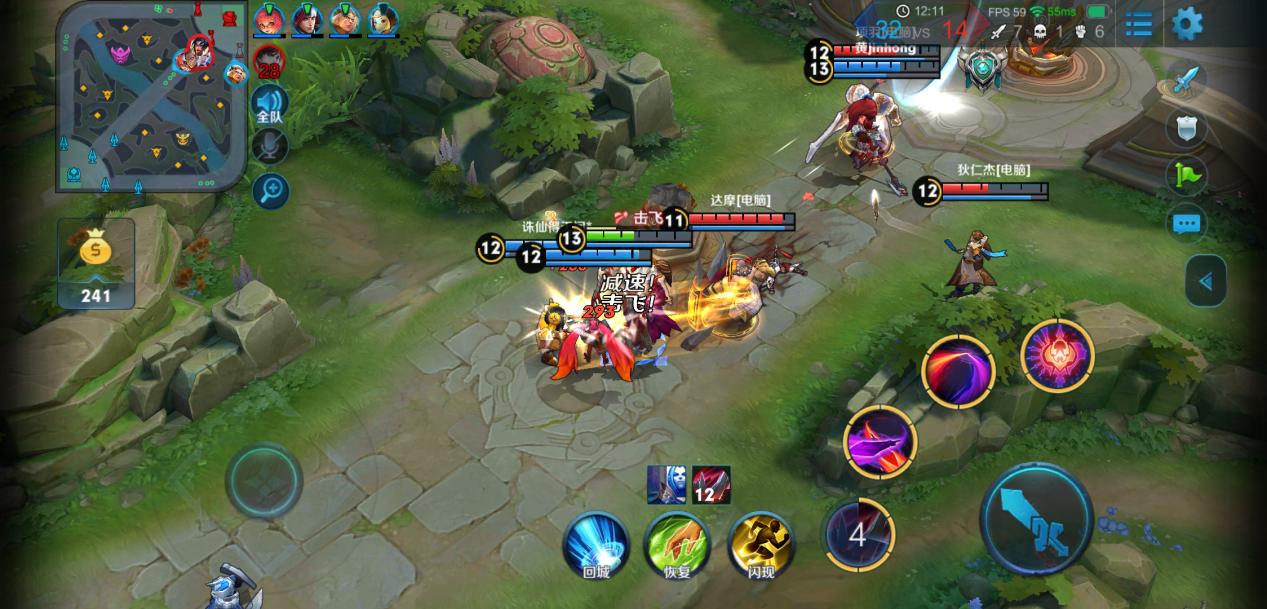Show the scoreboard list panel

(x=1138, y=23)
